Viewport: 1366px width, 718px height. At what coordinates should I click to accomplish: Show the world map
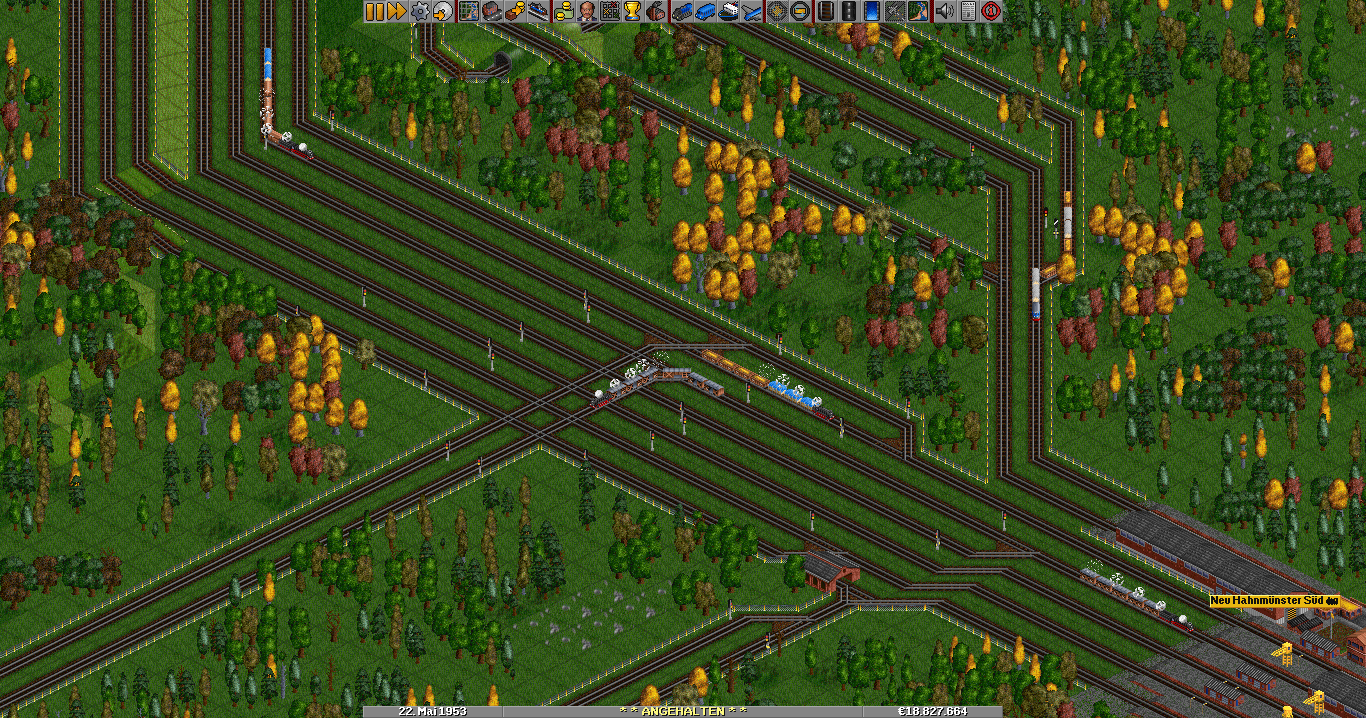[468, 11]
